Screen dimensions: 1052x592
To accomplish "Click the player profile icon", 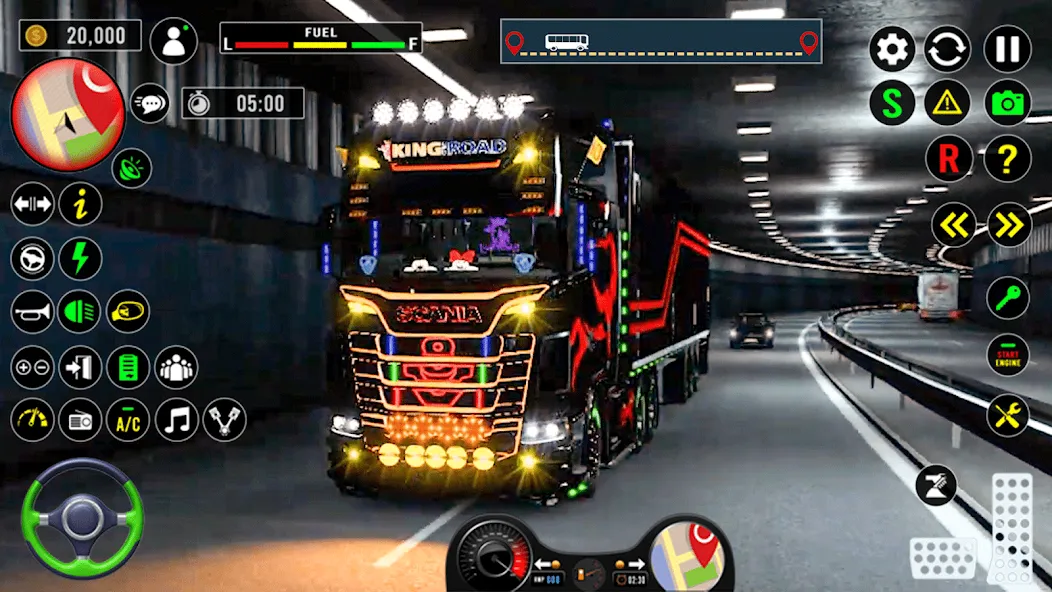I will (174, 41).
